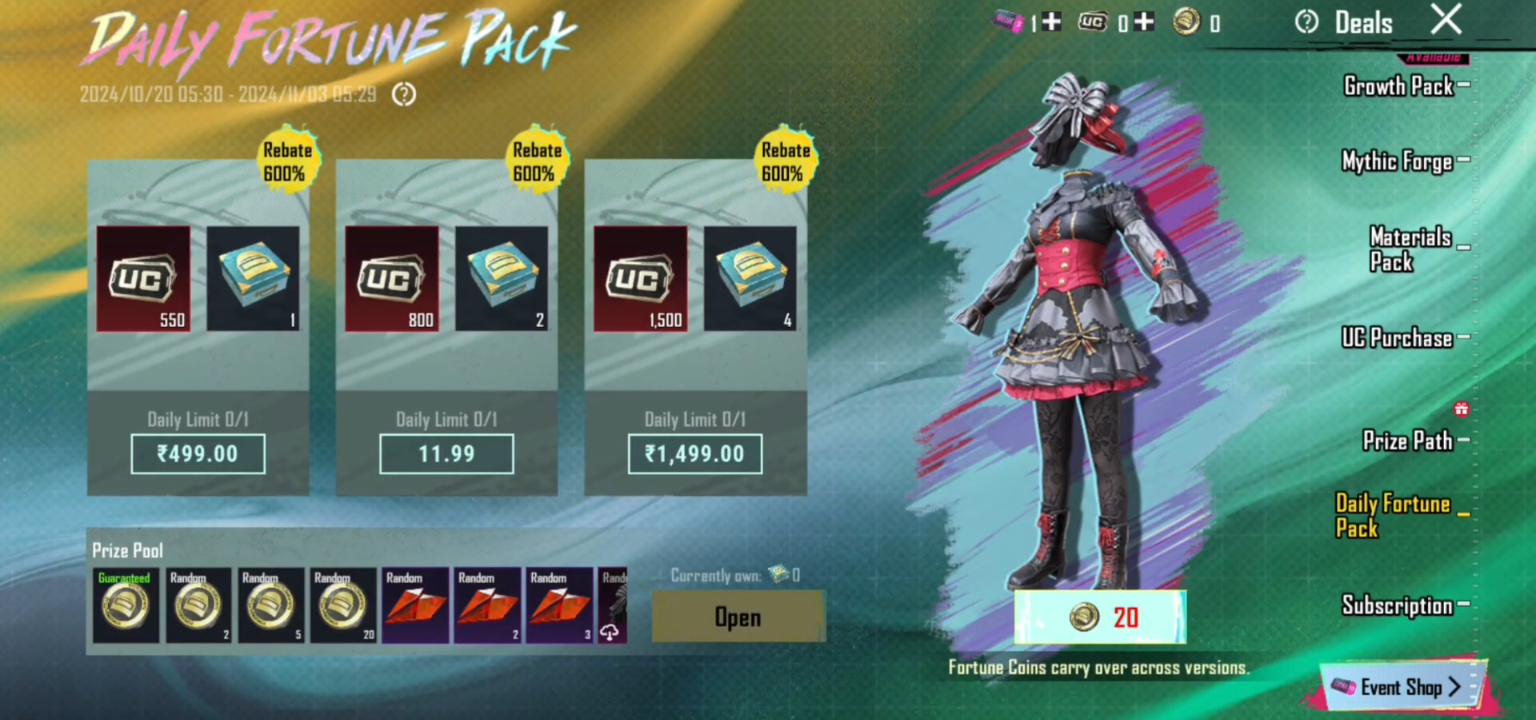Screen dimensions: 1536x720
Task: Select the Daily Fortune Pack tab
Action: [x=1393, y=516]
